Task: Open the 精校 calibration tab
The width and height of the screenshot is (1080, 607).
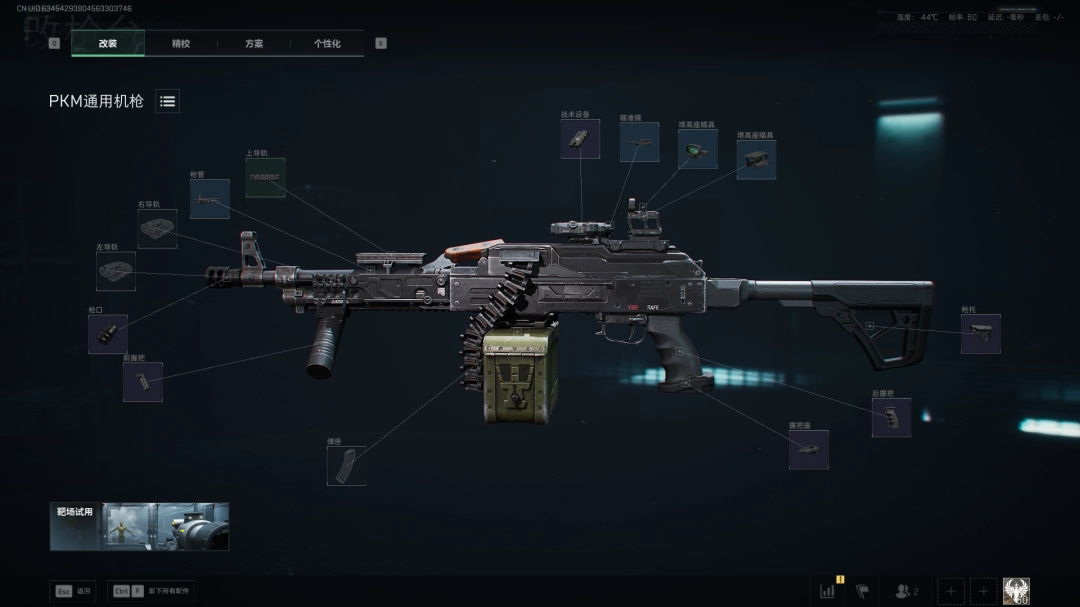Action: tap(181, 43)
